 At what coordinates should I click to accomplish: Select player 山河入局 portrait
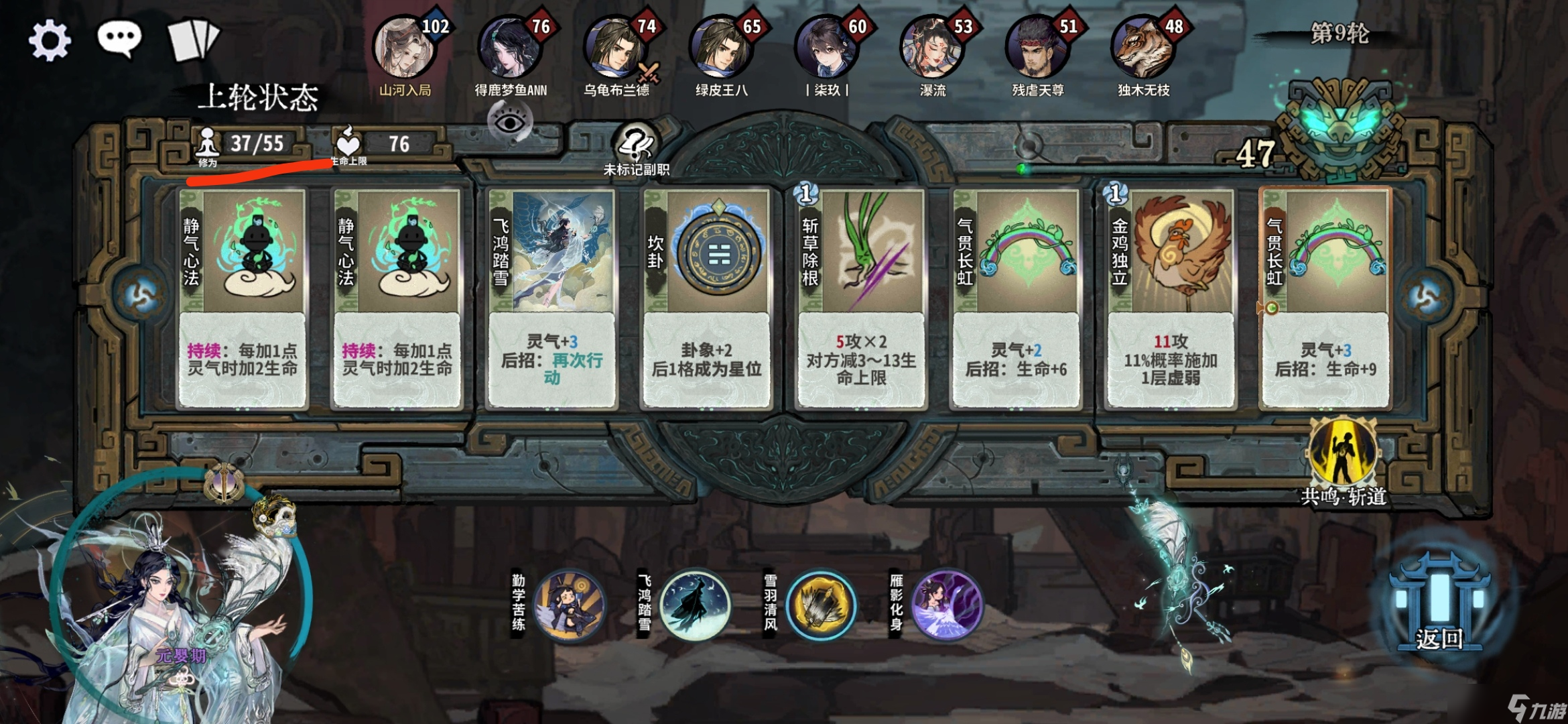tap(404, 48)
